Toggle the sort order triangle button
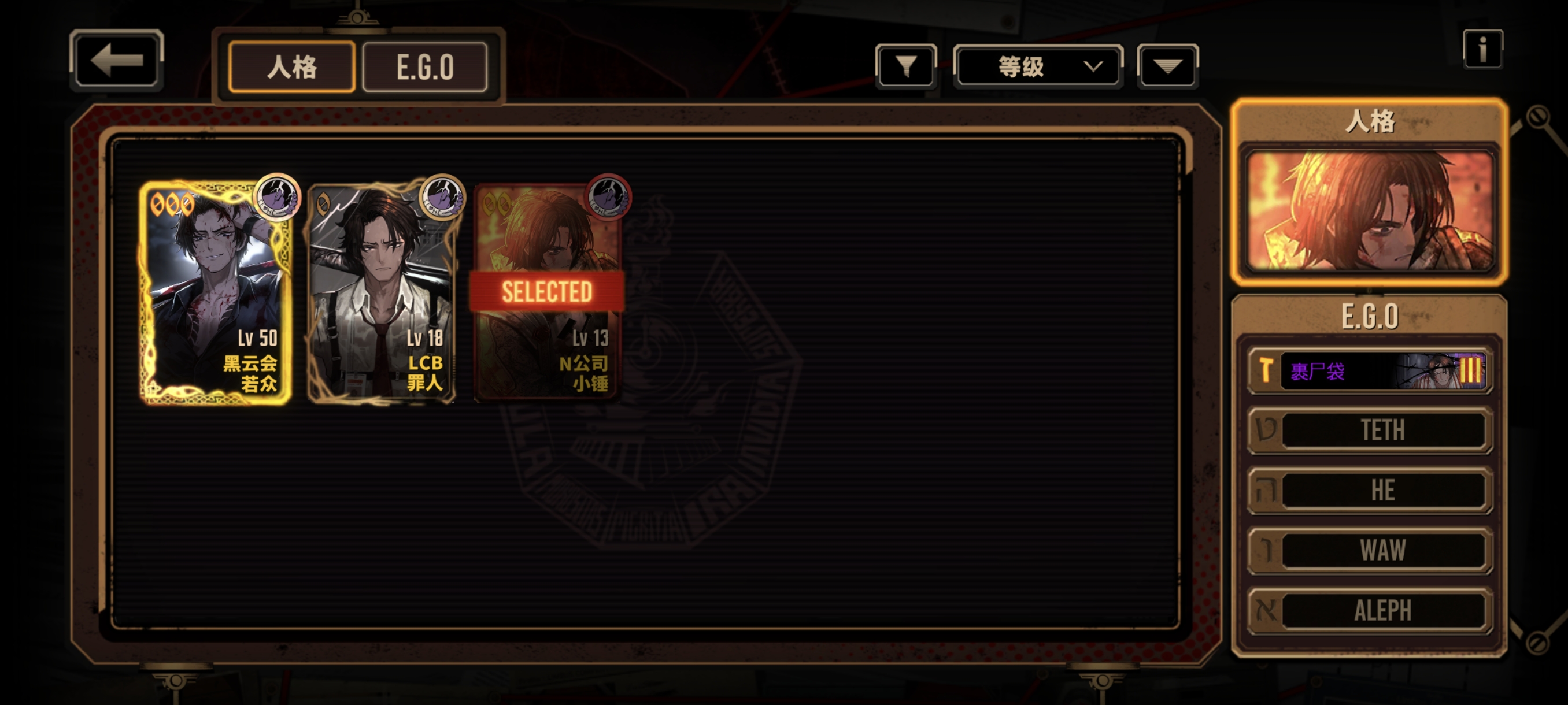Screen dimensions: 1568x705 point(1167,66)
